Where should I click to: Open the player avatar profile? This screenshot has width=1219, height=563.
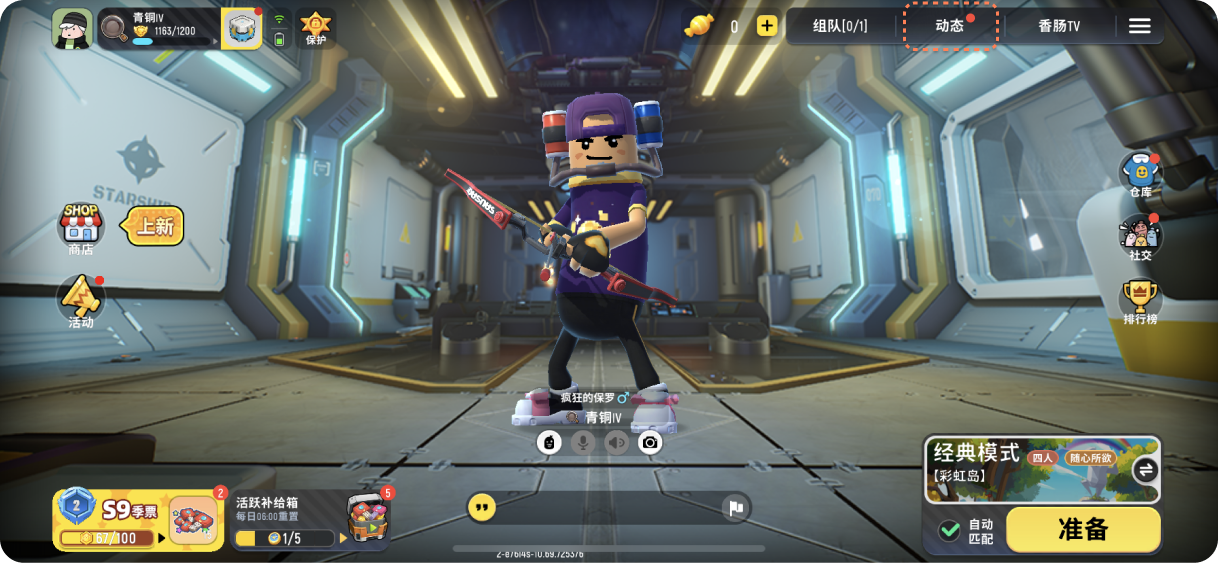tap(72, 28)
